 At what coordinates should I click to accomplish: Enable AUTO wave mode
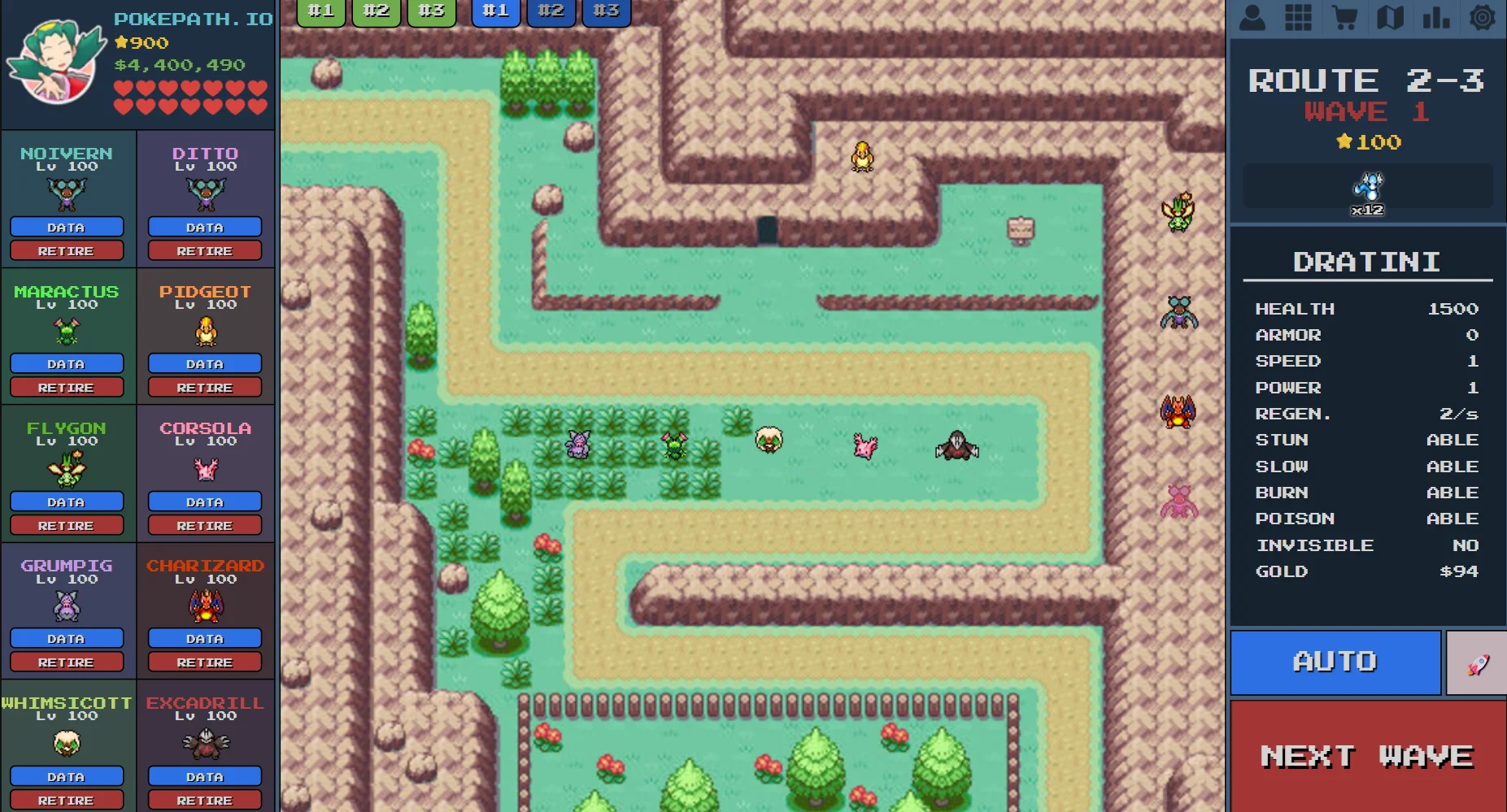click(1335, 662)
